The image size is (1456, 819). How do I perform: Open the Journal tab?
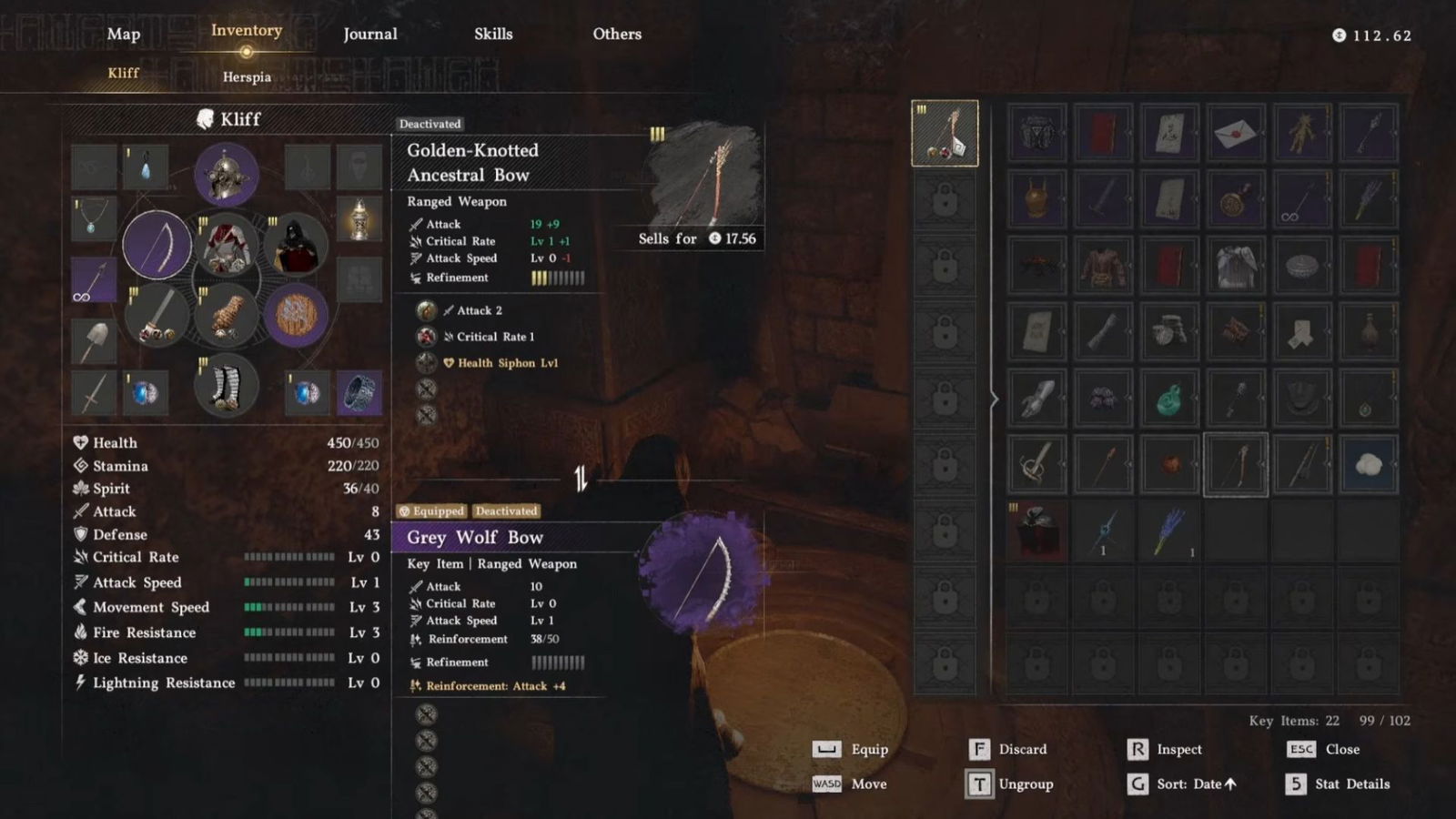pos(370,35)
